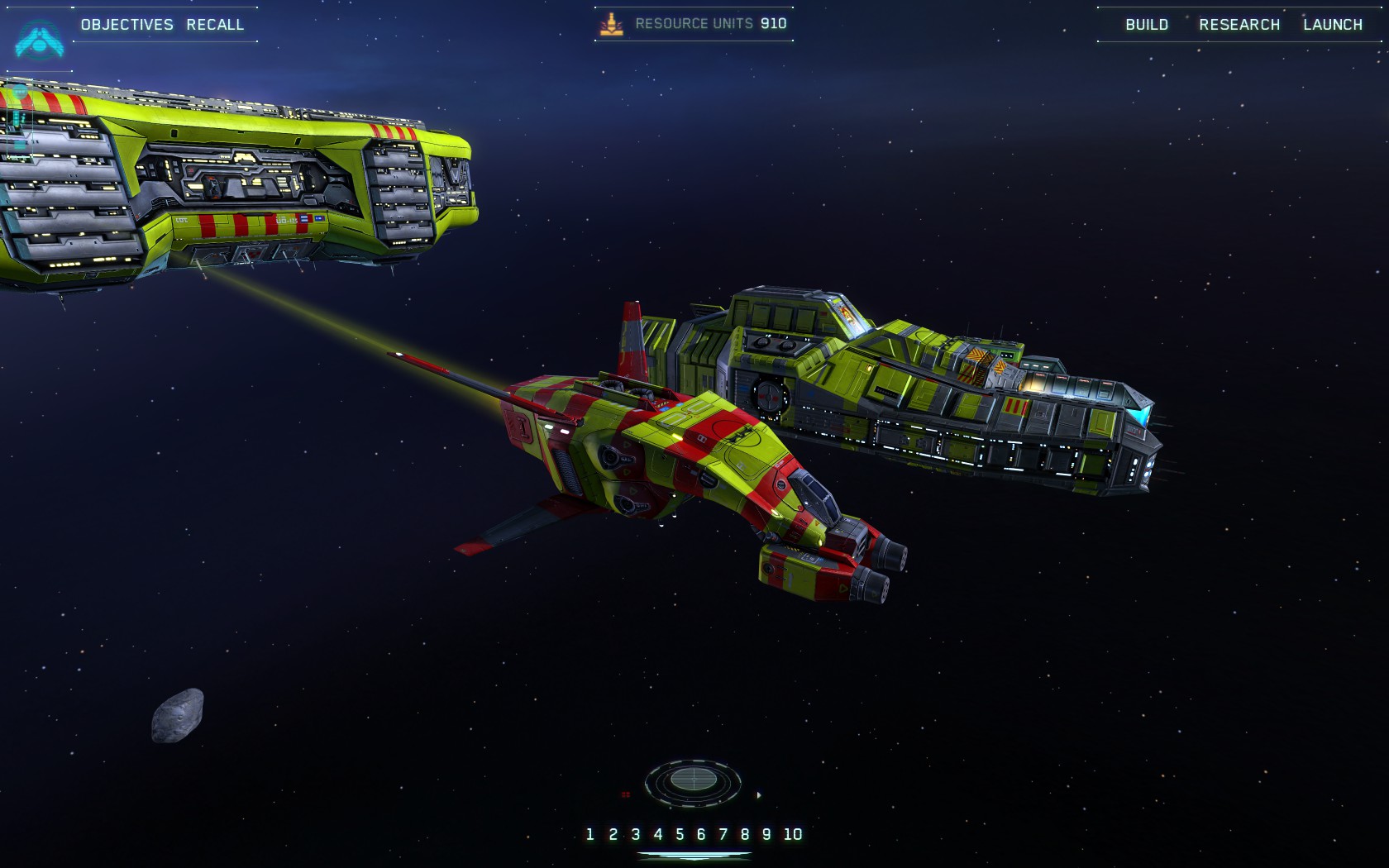Click the blue faction emblem icon
The image size is (1389, 868).
[38, 40]
